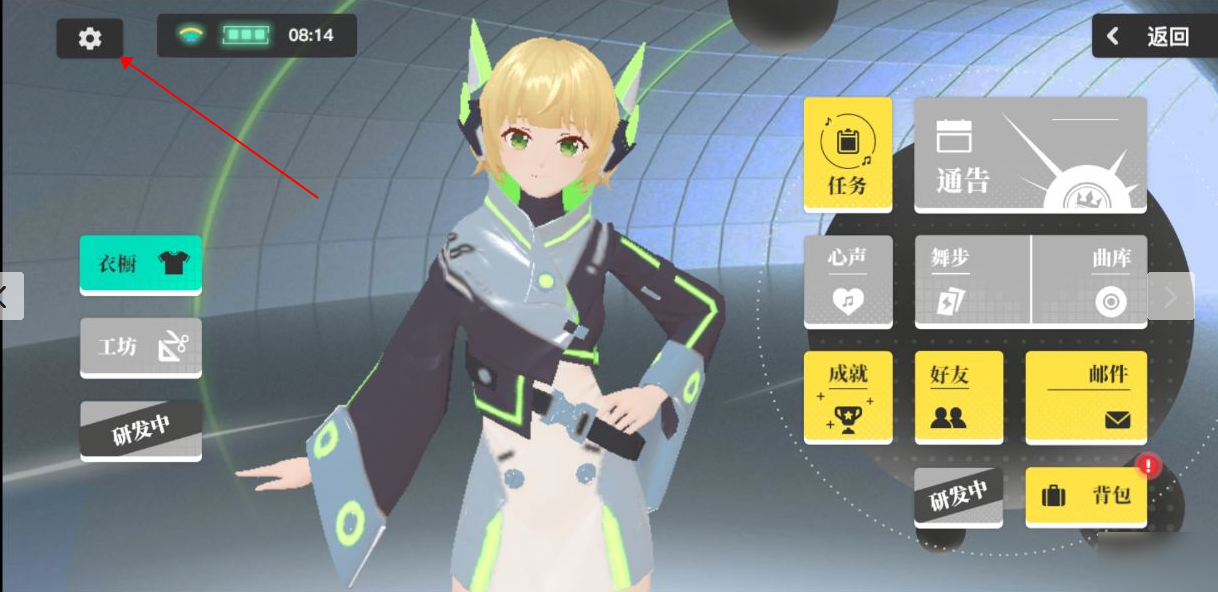Select the 舞步 dance steps tile
This screenshot has height=592, width=1218.
click(x=972, y=280)
